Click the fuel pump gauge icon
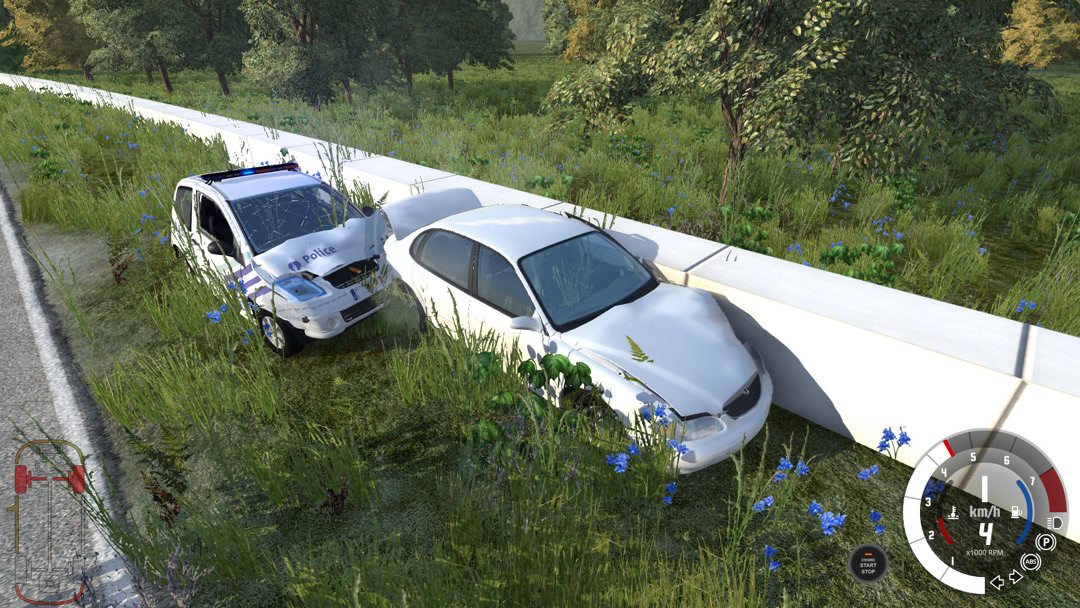The width and height of the screenshot is (1080, 608). (x=1013, y=512)
